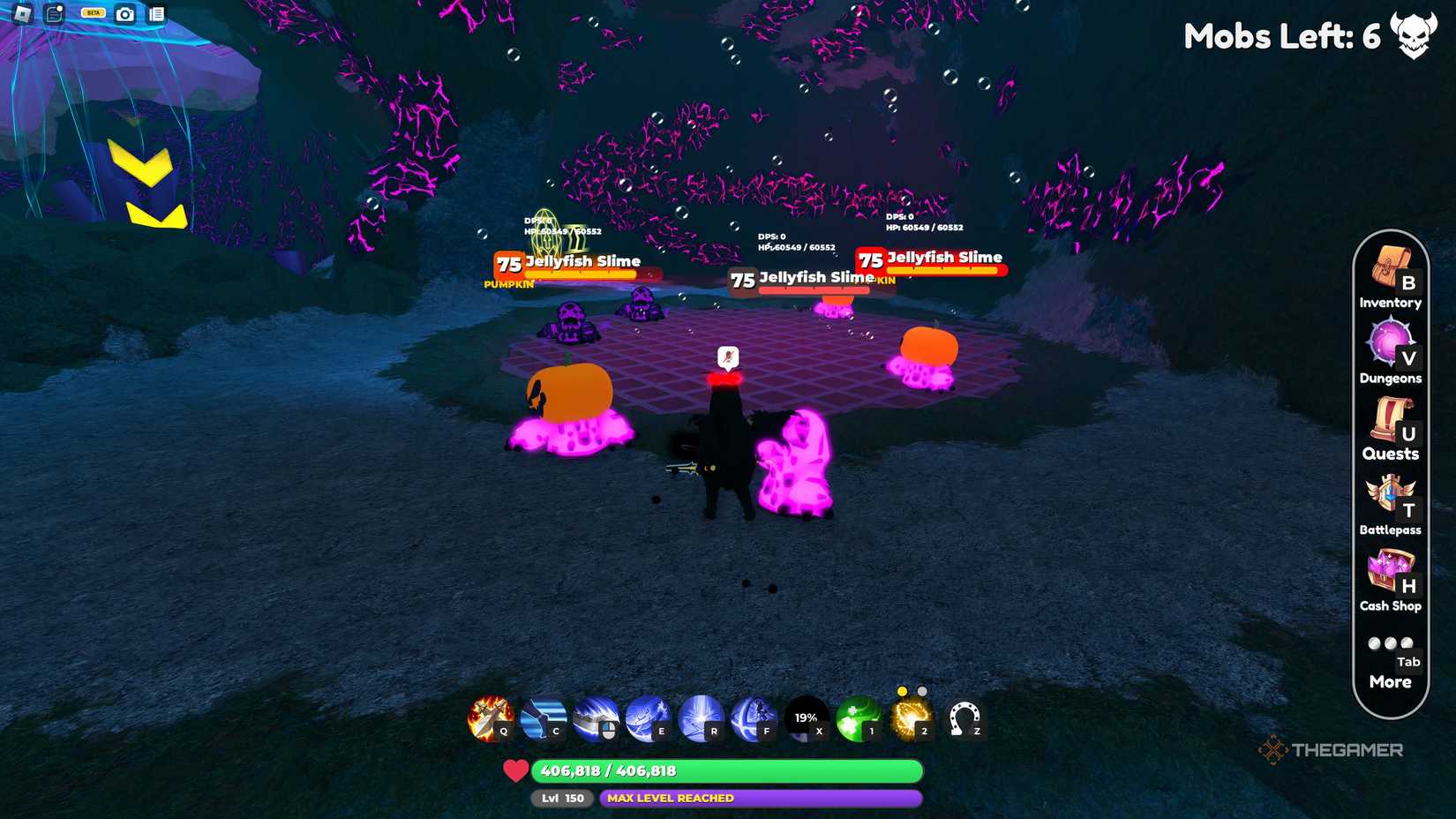Open the Roblox camera screenshot tool
Screen dimensions: 1456x819
[126, 14]
